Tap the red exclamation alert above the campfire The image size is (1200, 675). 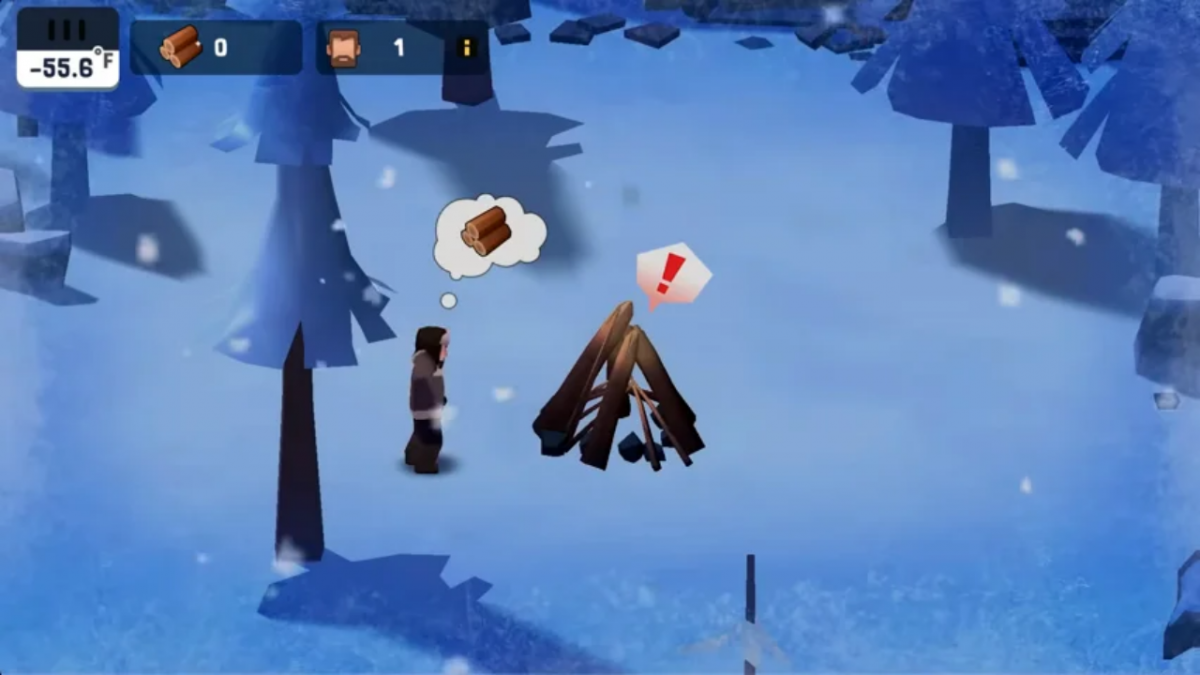pyautogui.click(x=671, y=273)
